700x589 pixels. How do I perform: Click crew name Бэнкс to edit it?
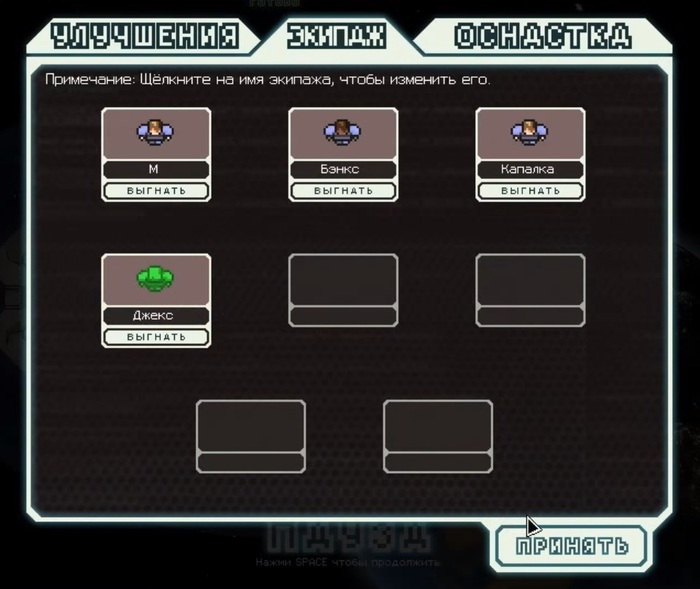coord(343,170)
